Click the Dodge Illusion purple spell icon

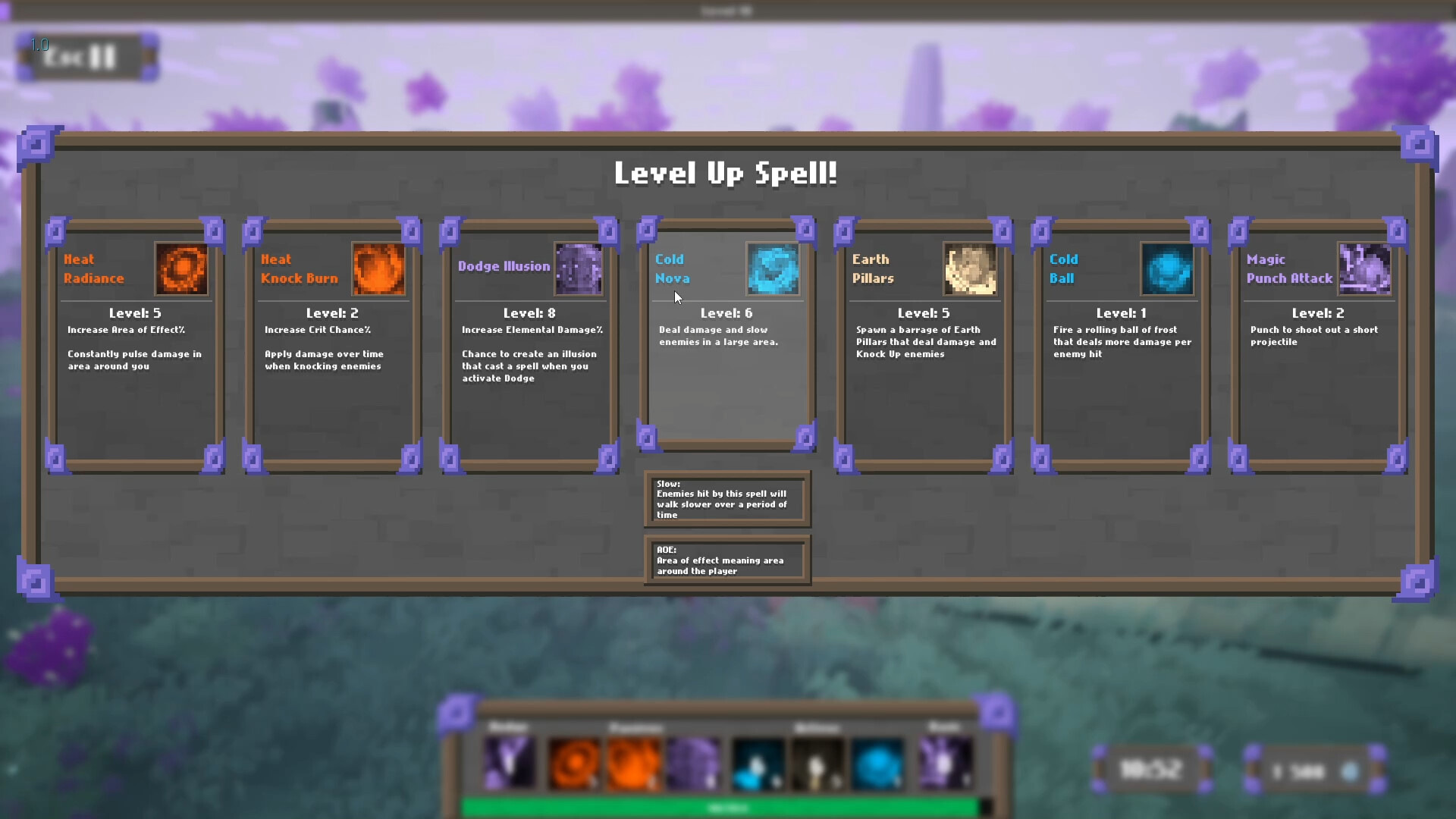point(578,269)
